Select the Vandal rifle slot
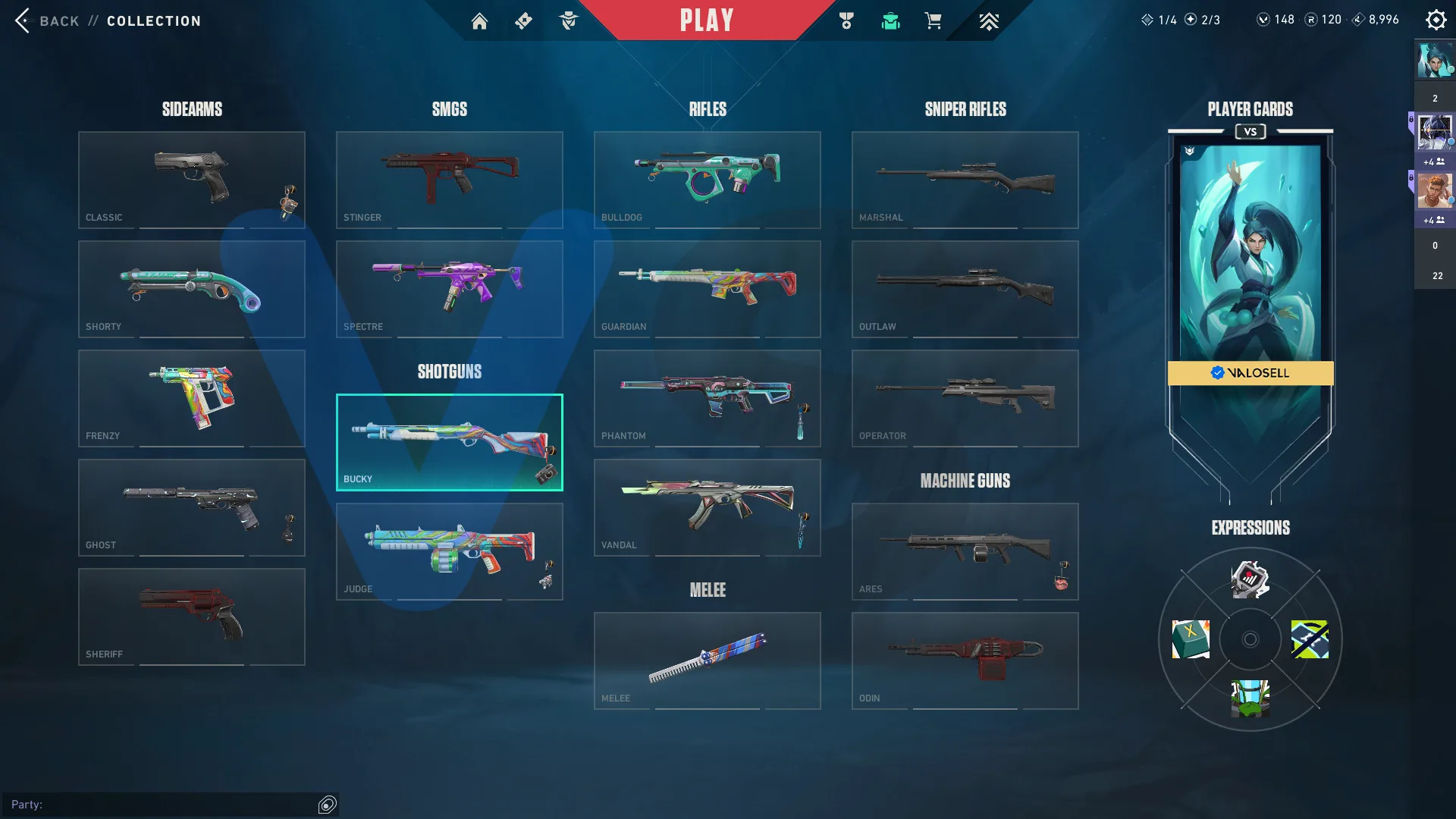1456x819 pixels. click(x=708, y=507)
